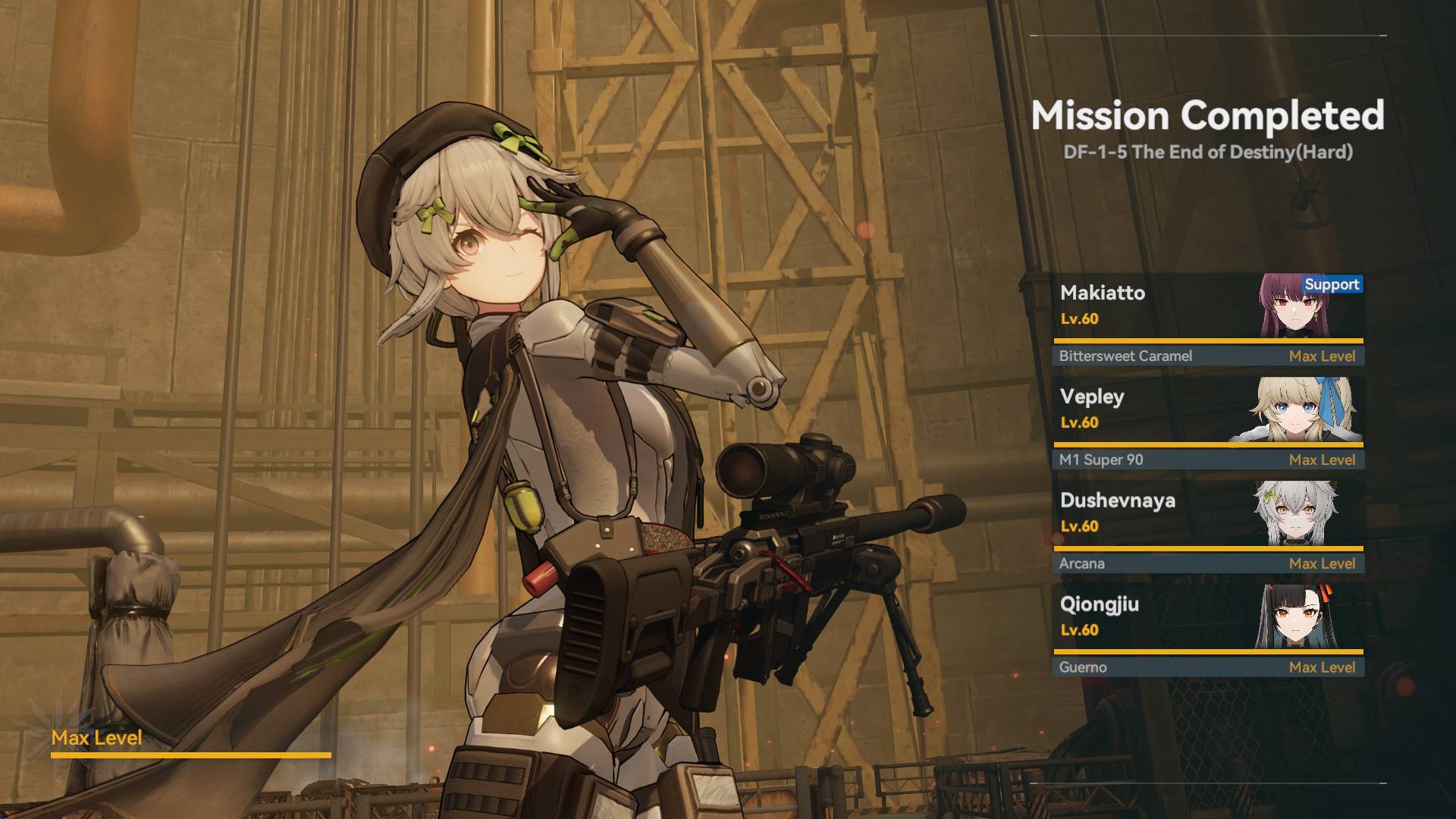The width and height of the screenshot is (1456, 819).
Task: Click the Qiongjiu squad member row
Action: [x=1207, y=631]
